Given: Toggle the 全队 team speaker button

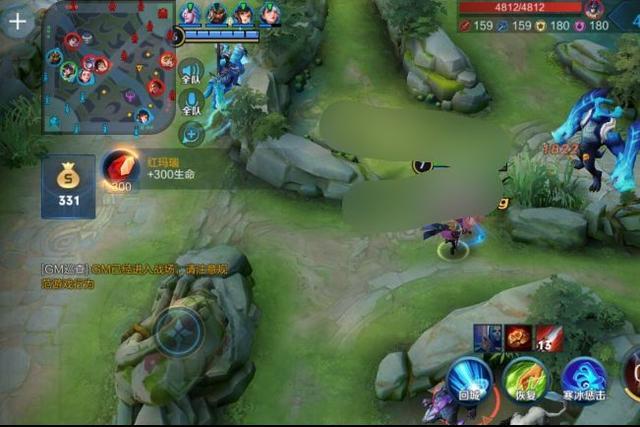Looking at the screenshot, I should pyautogui.click(x=191, y=70).
